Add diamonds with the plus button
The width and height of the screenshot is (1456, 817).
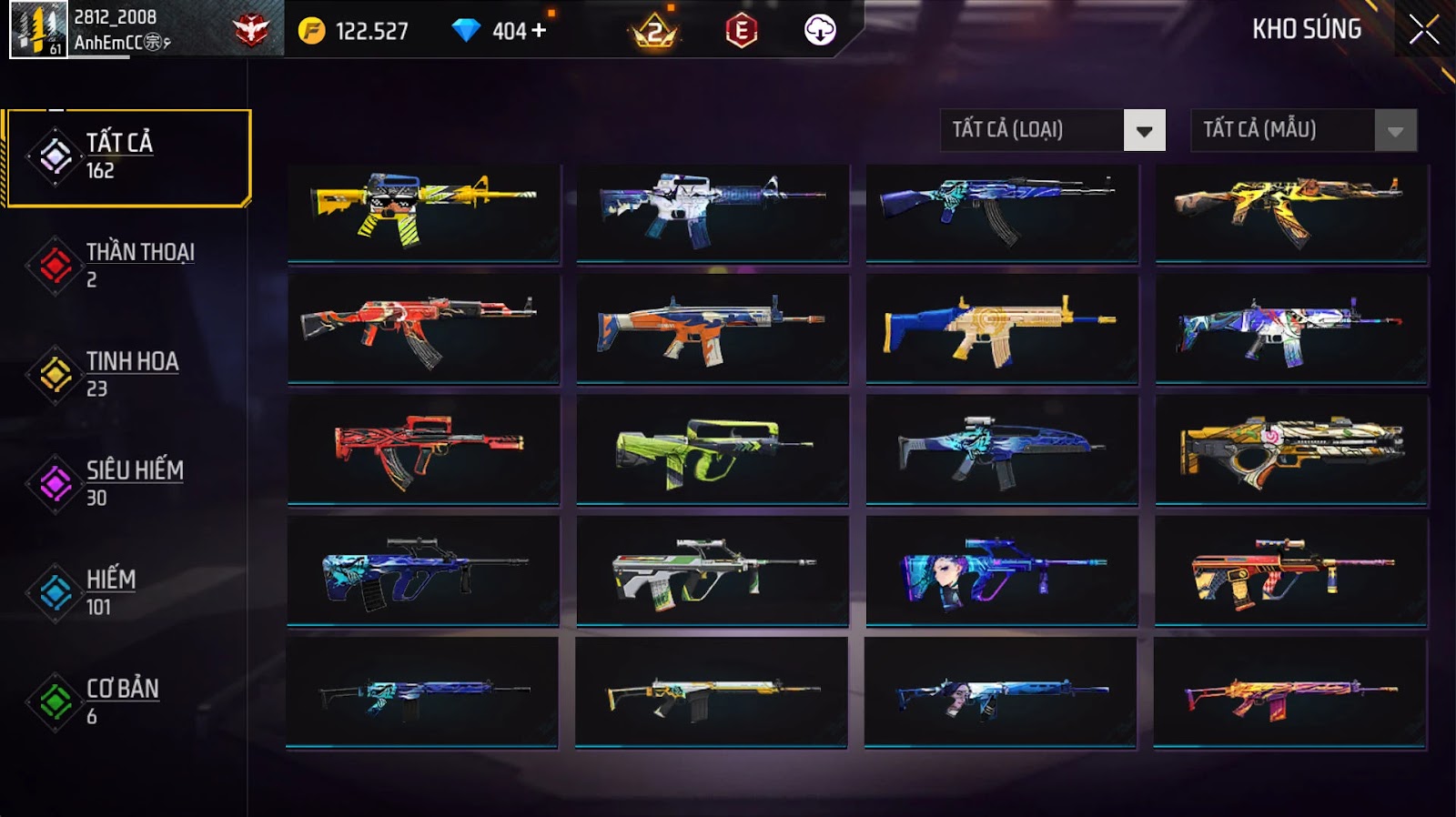(539, 30)
